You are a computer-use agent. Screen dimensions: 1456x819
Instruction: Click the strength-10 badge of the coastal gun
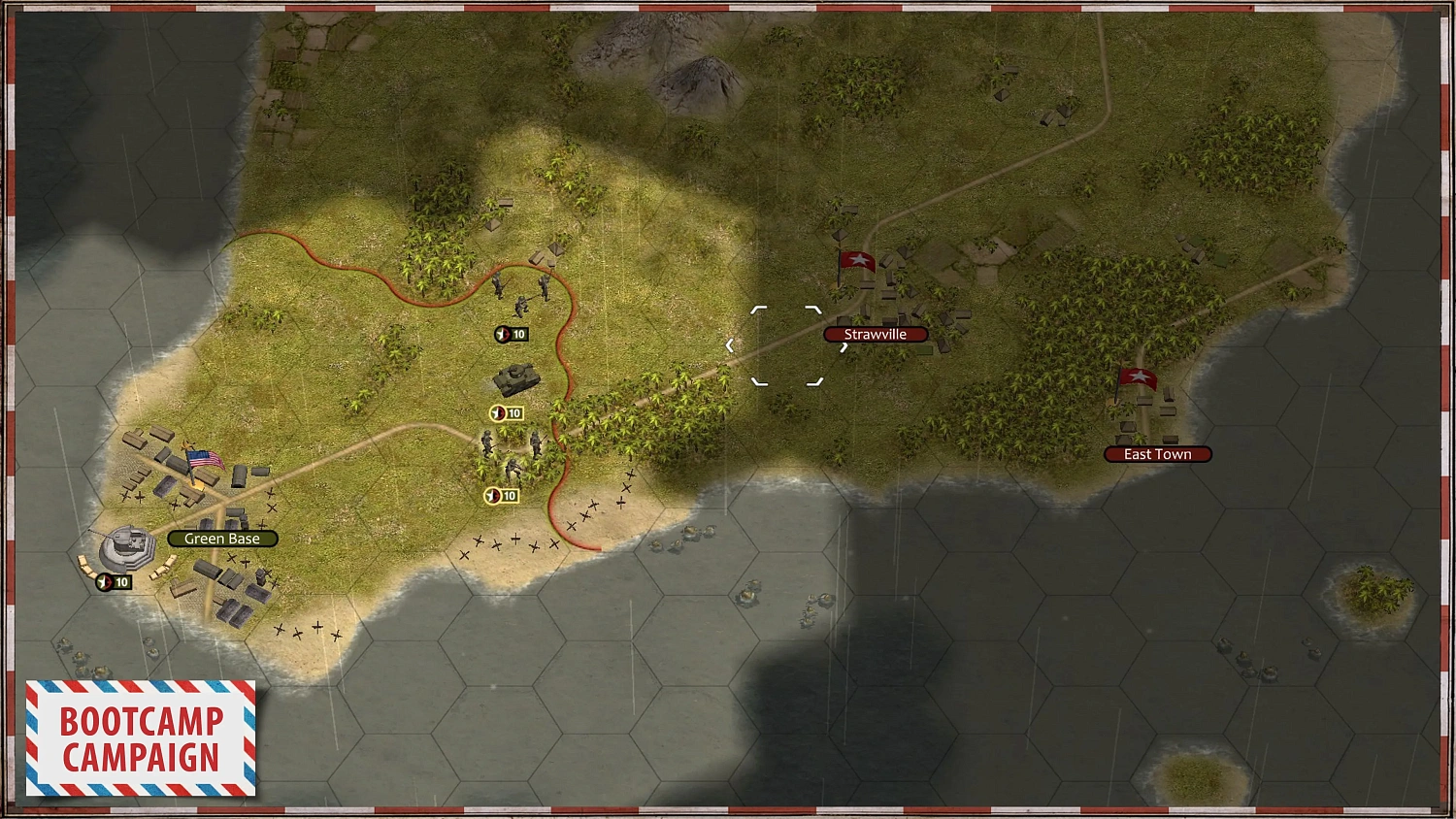[113, 581]
